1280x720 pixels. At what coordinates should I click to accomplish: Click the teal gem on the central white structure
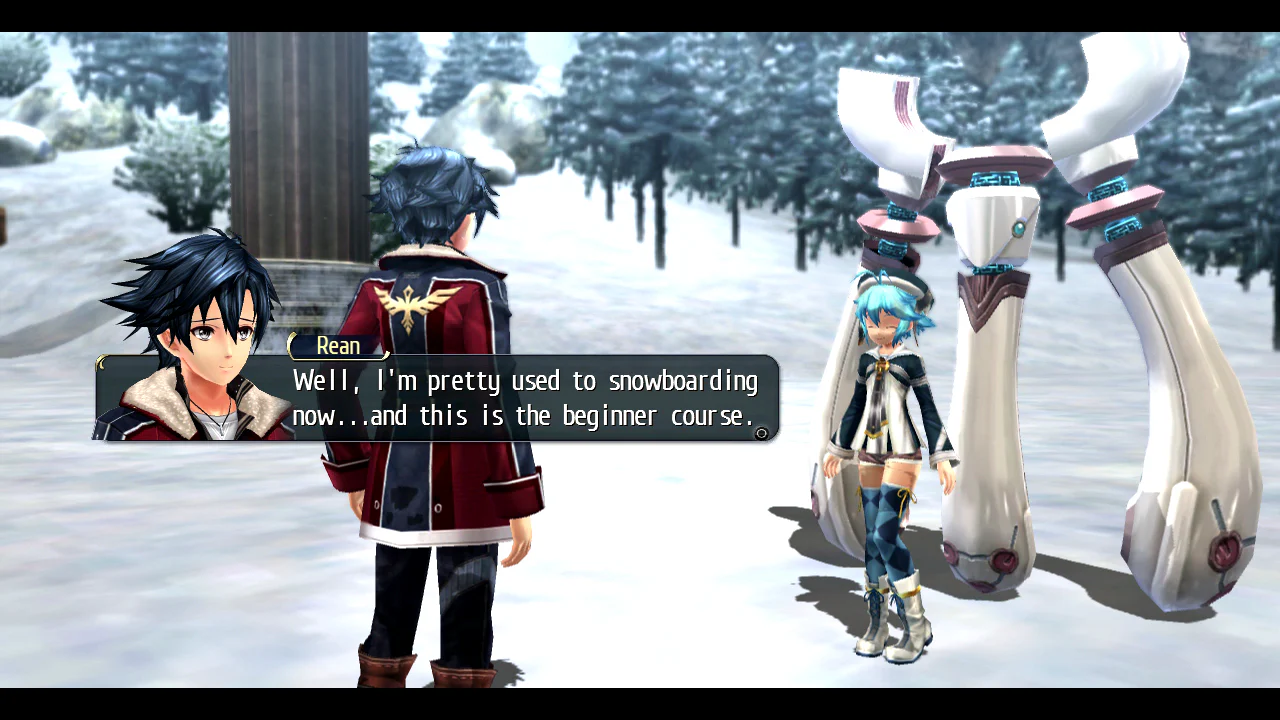coord(1018,228)
